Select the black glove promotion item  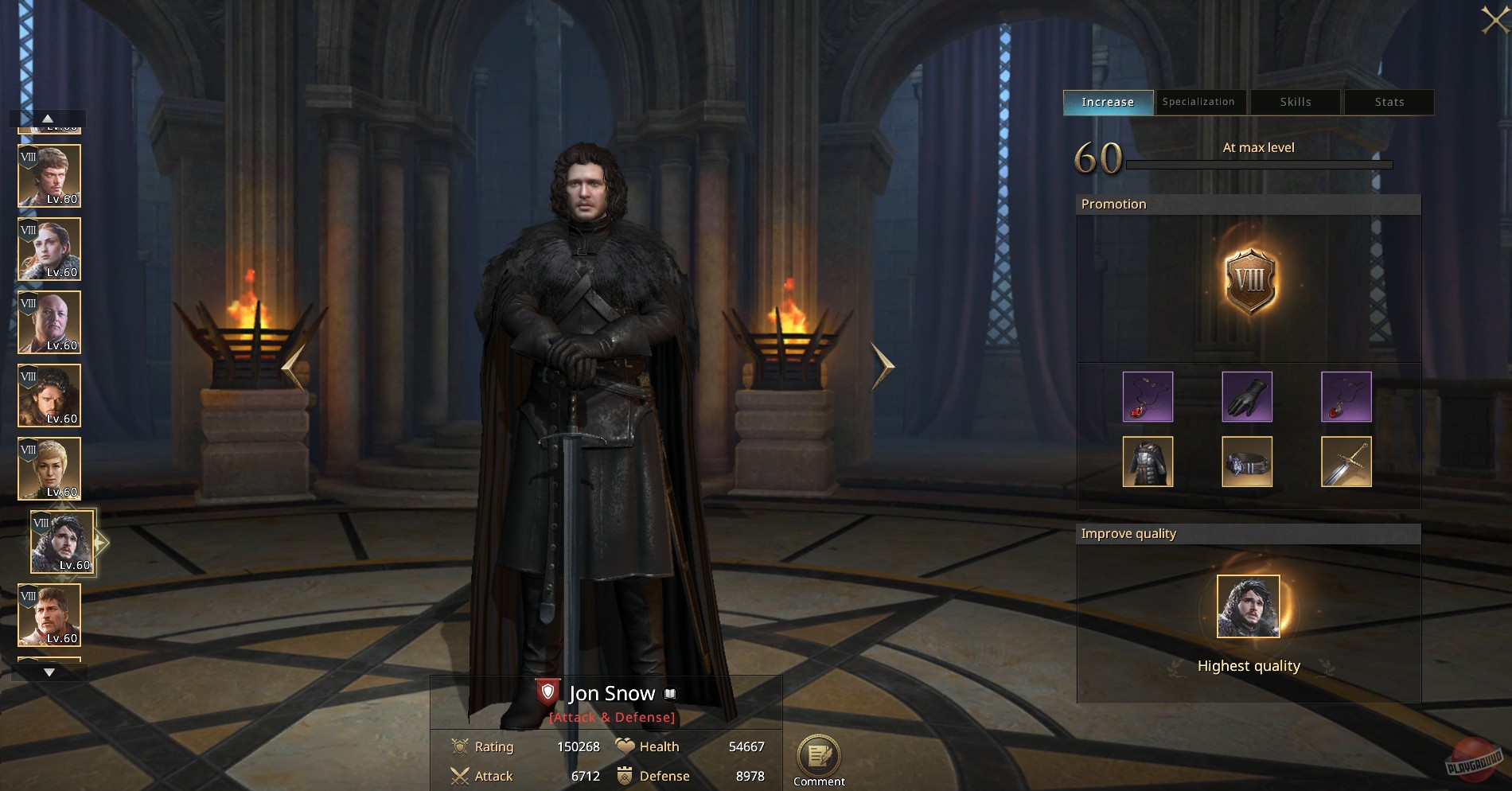tap(1247, 396)
